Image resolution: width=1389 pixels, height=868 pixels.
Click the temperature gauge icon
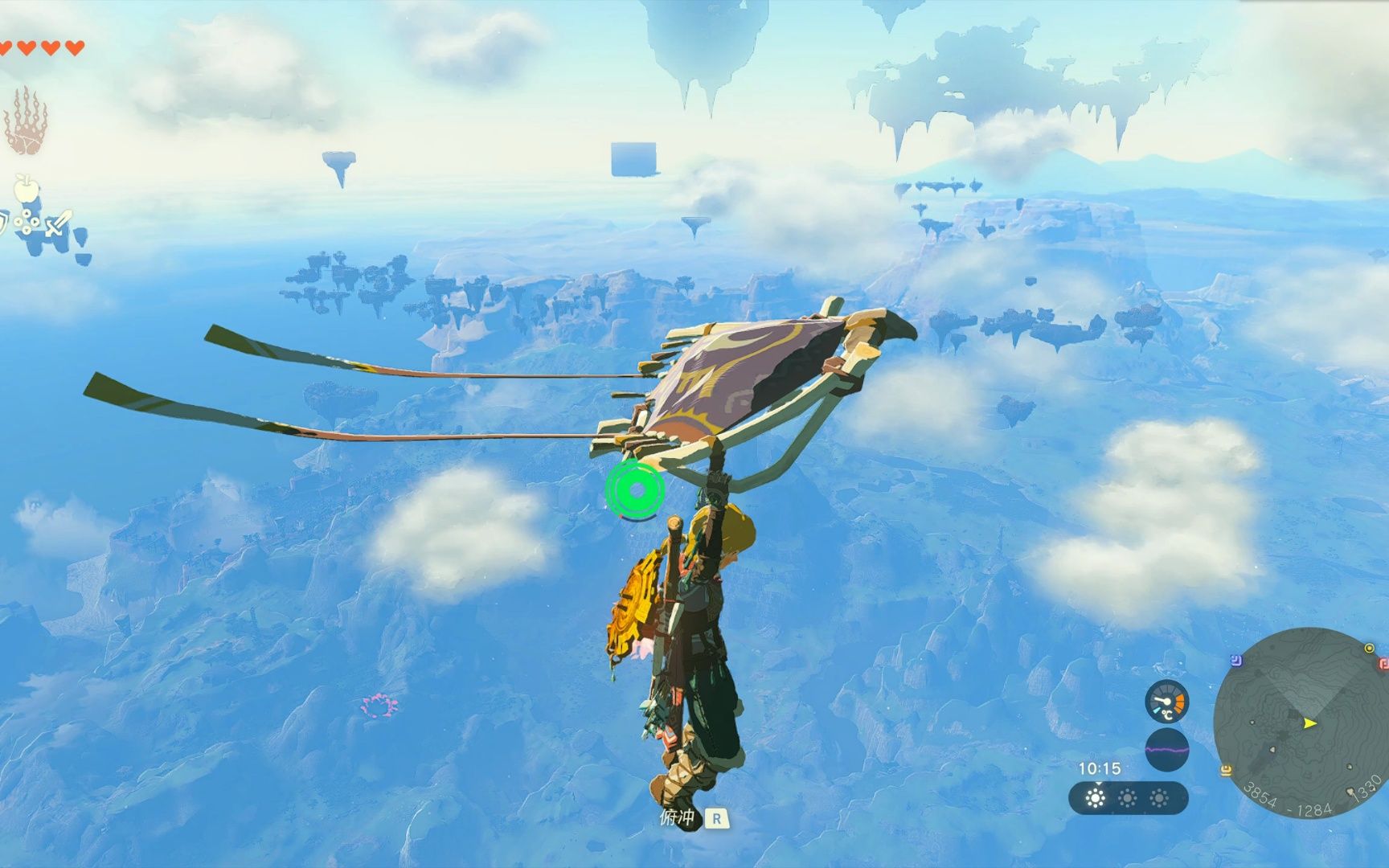(x=1166, y=701)
